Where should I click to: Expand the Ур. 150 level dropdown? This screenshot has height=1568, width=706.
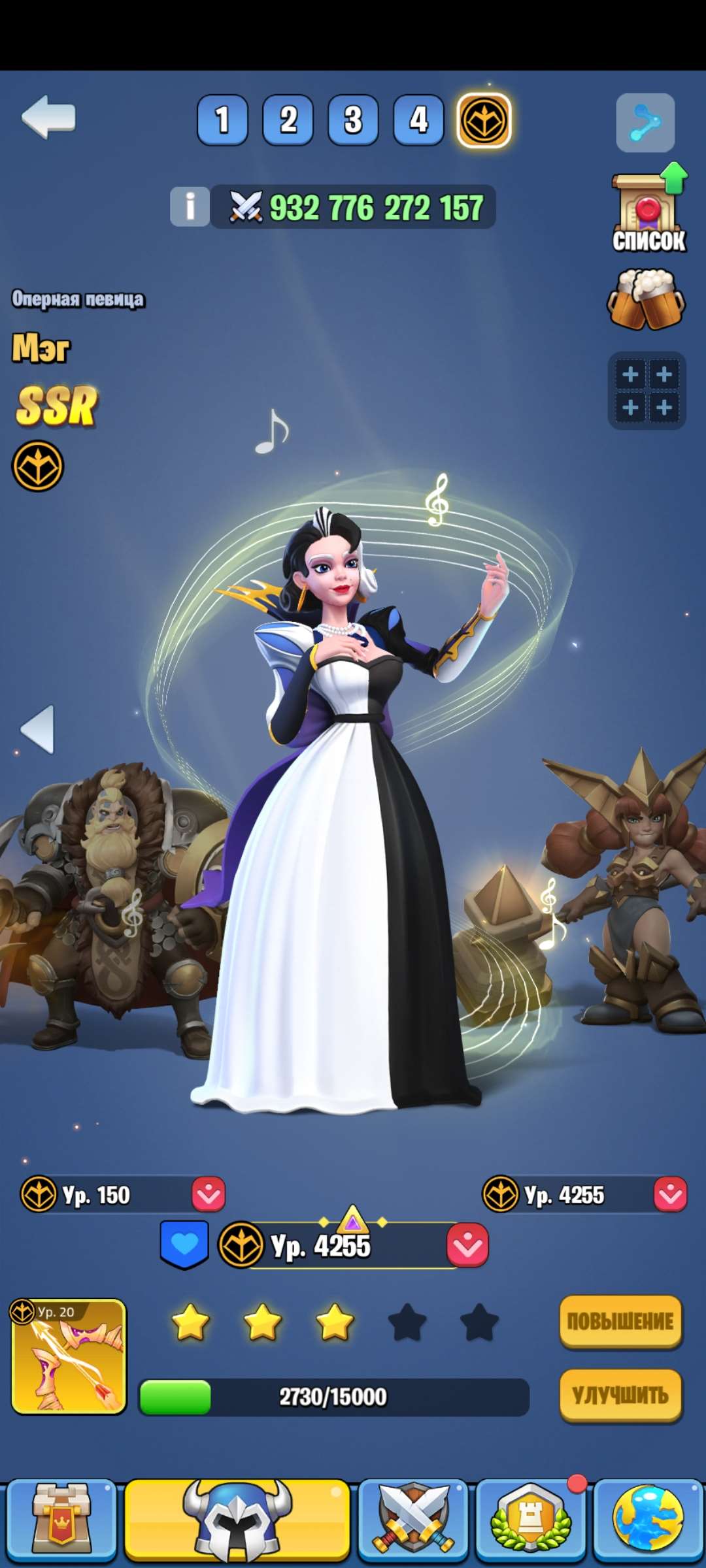pos(209,1194)
